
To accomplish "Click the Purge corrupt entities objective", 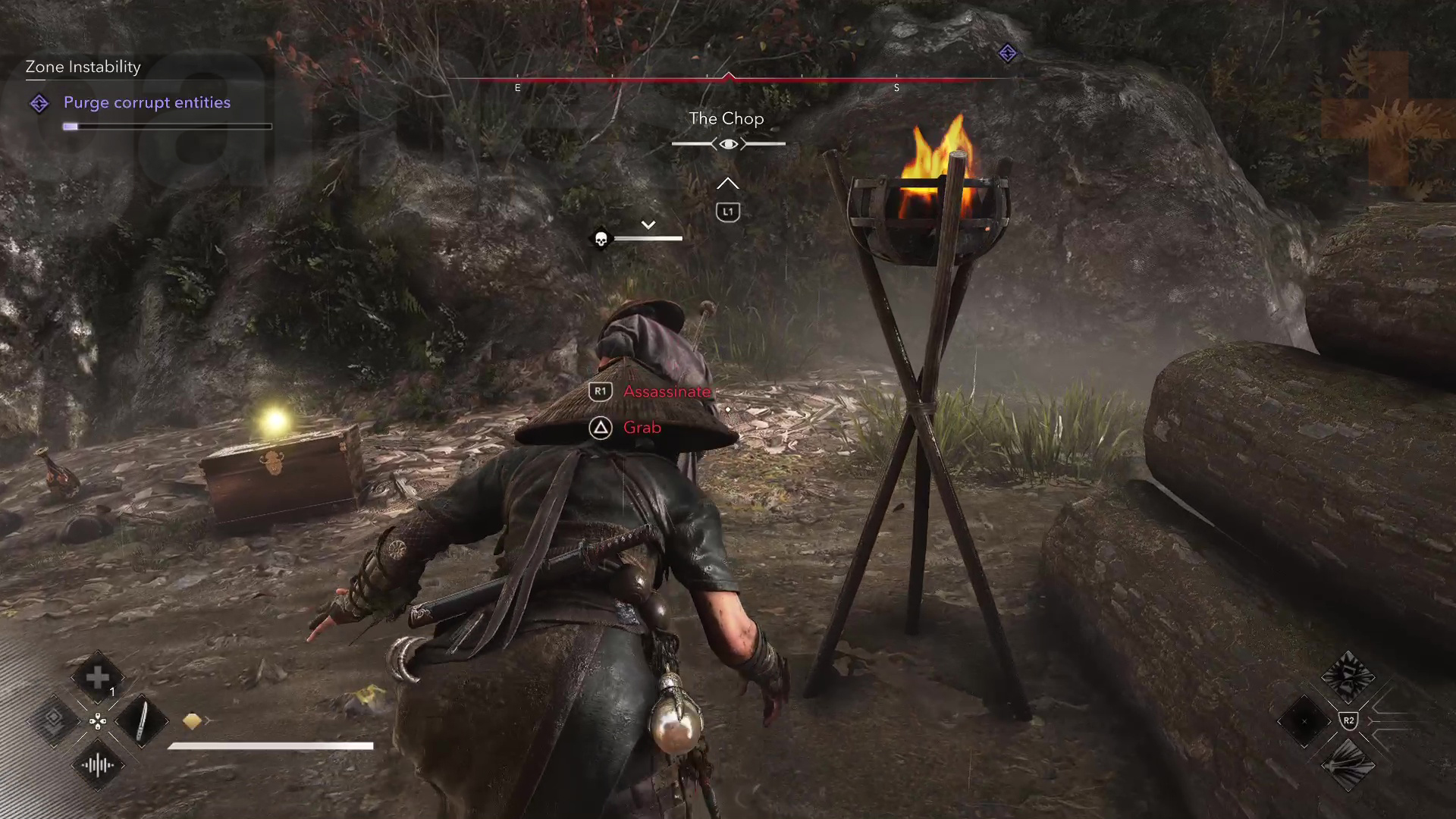I will [146, 103].
